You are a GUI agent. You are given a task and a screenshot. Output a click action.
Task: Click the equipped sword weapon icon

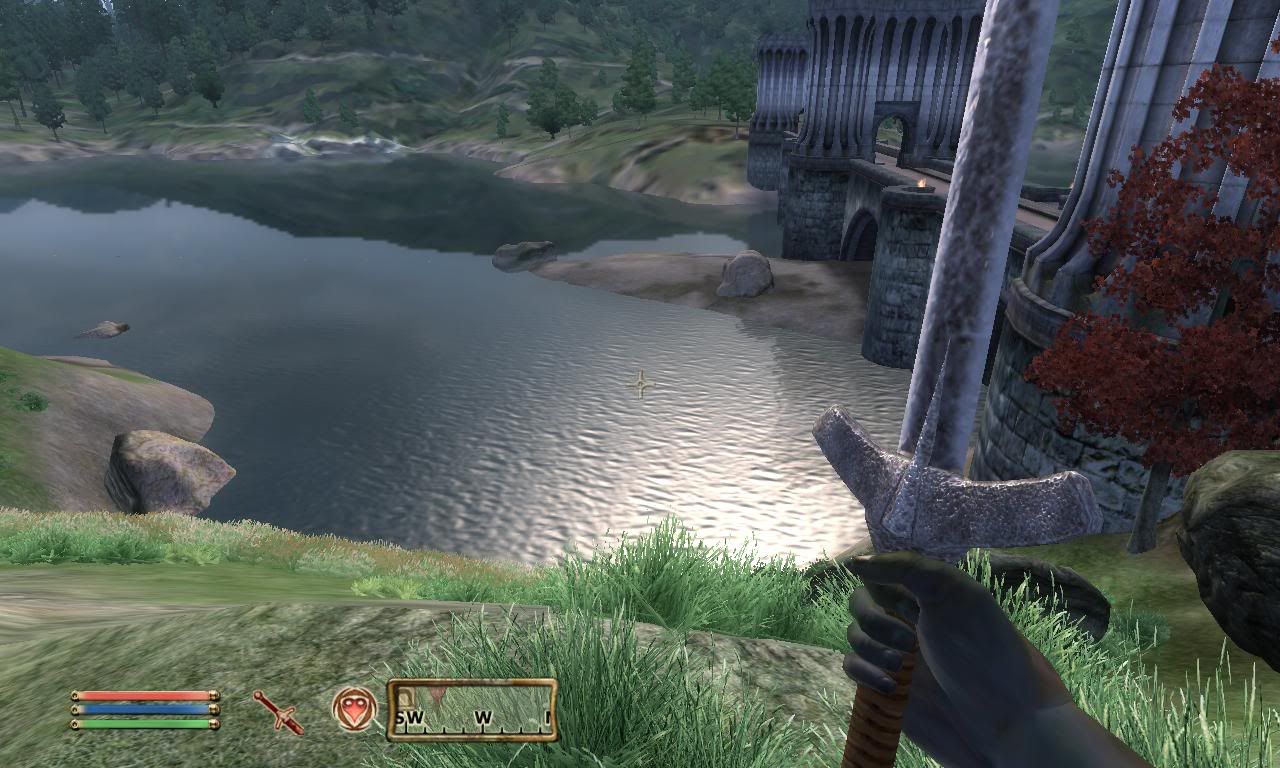[278, 711]
